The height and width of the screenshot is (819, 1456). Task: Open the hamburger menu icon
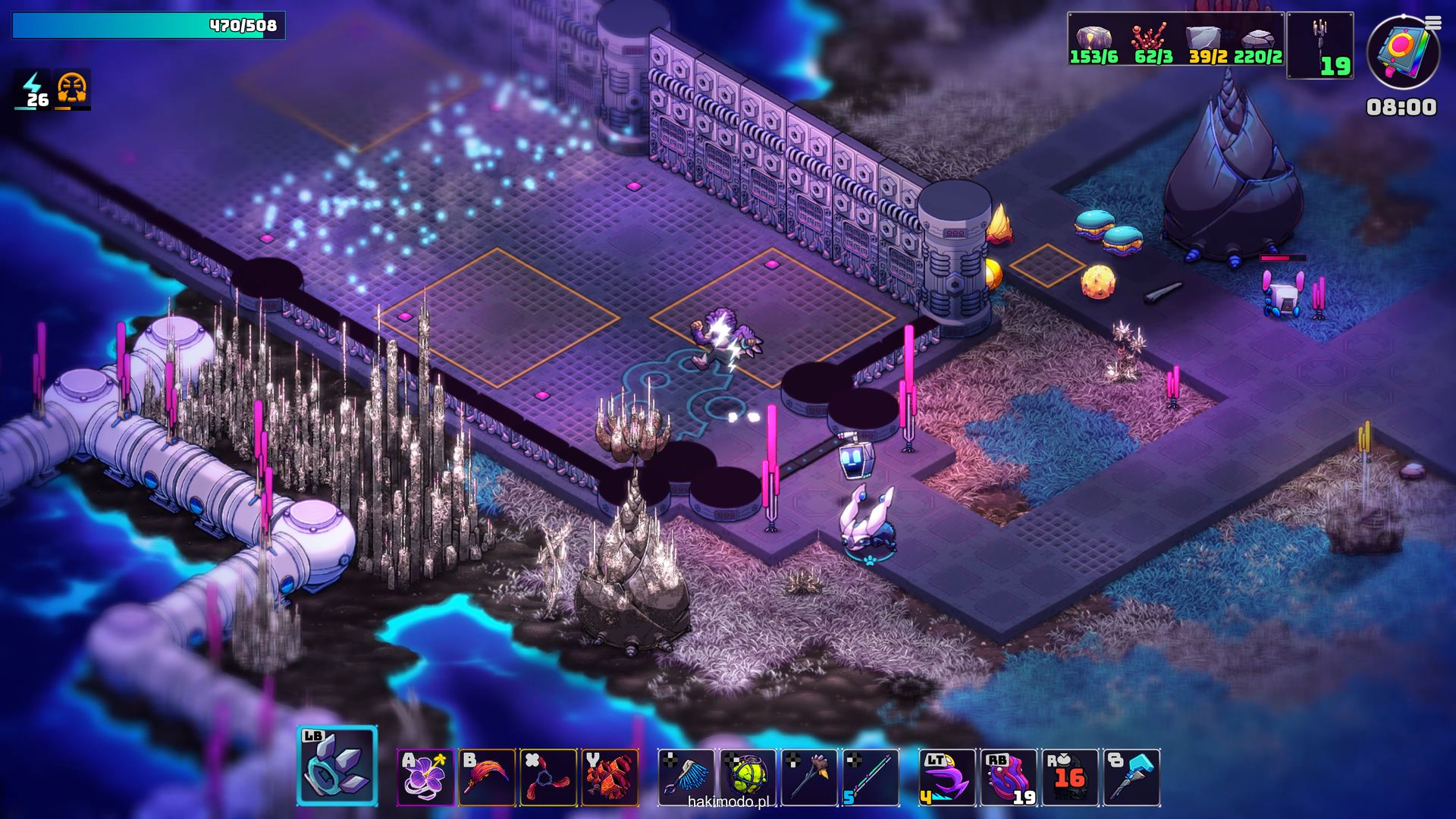(x=1433, y=24)
